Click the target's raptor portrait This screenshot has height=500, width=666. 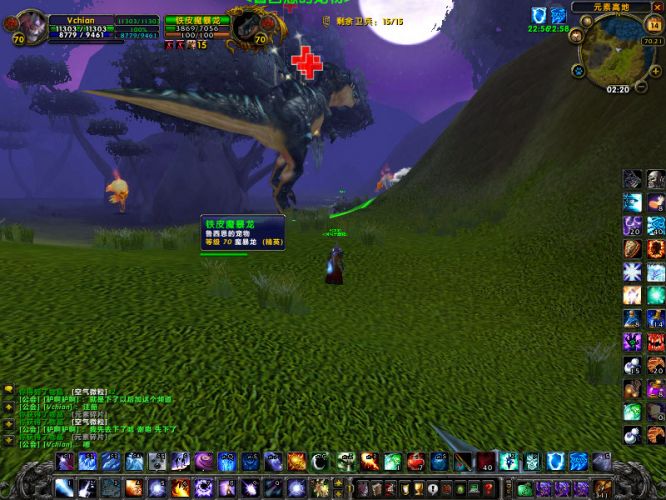click(x=242, y=25)
